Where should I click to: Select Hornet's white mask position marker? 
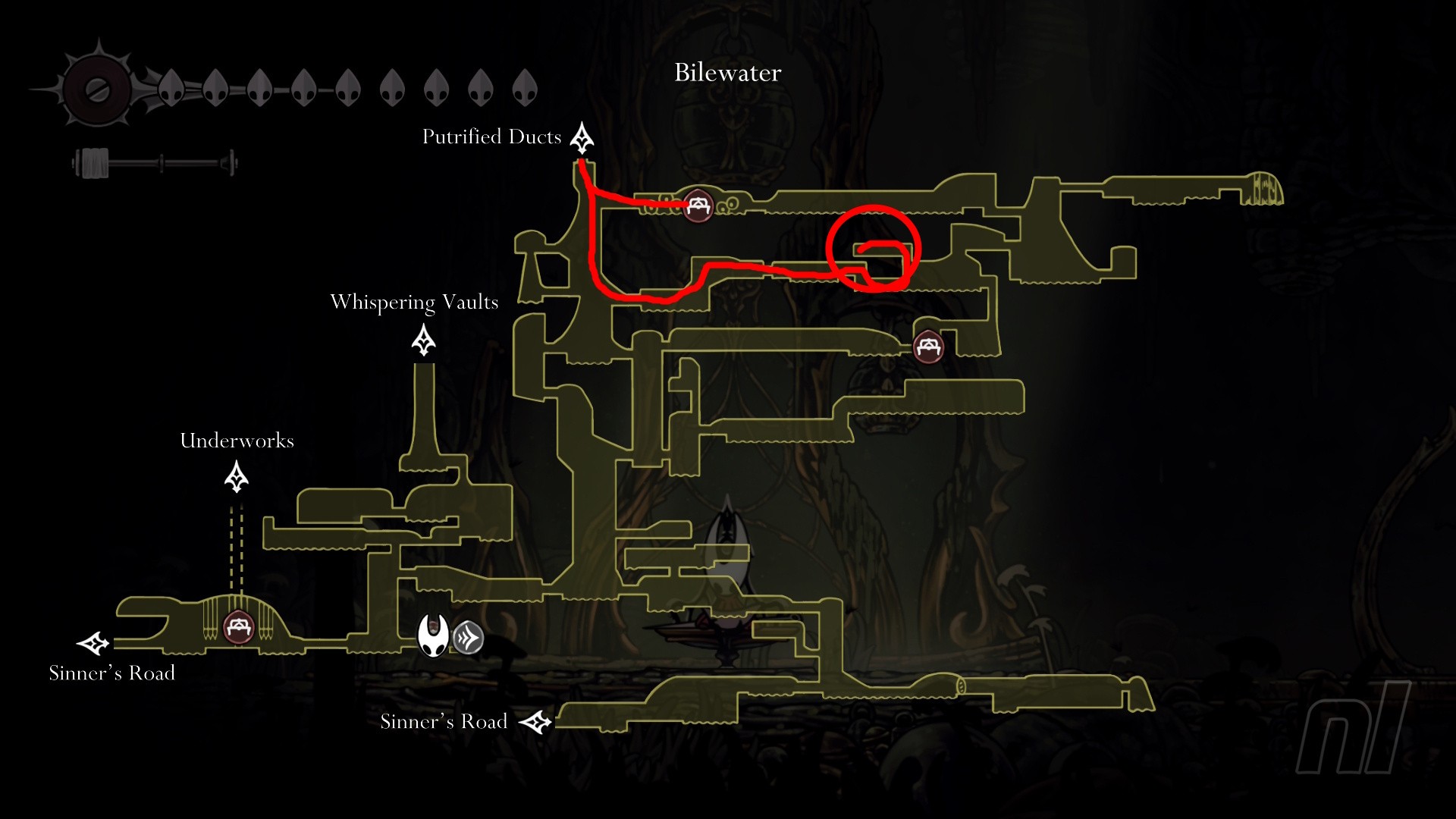(434, 635)
